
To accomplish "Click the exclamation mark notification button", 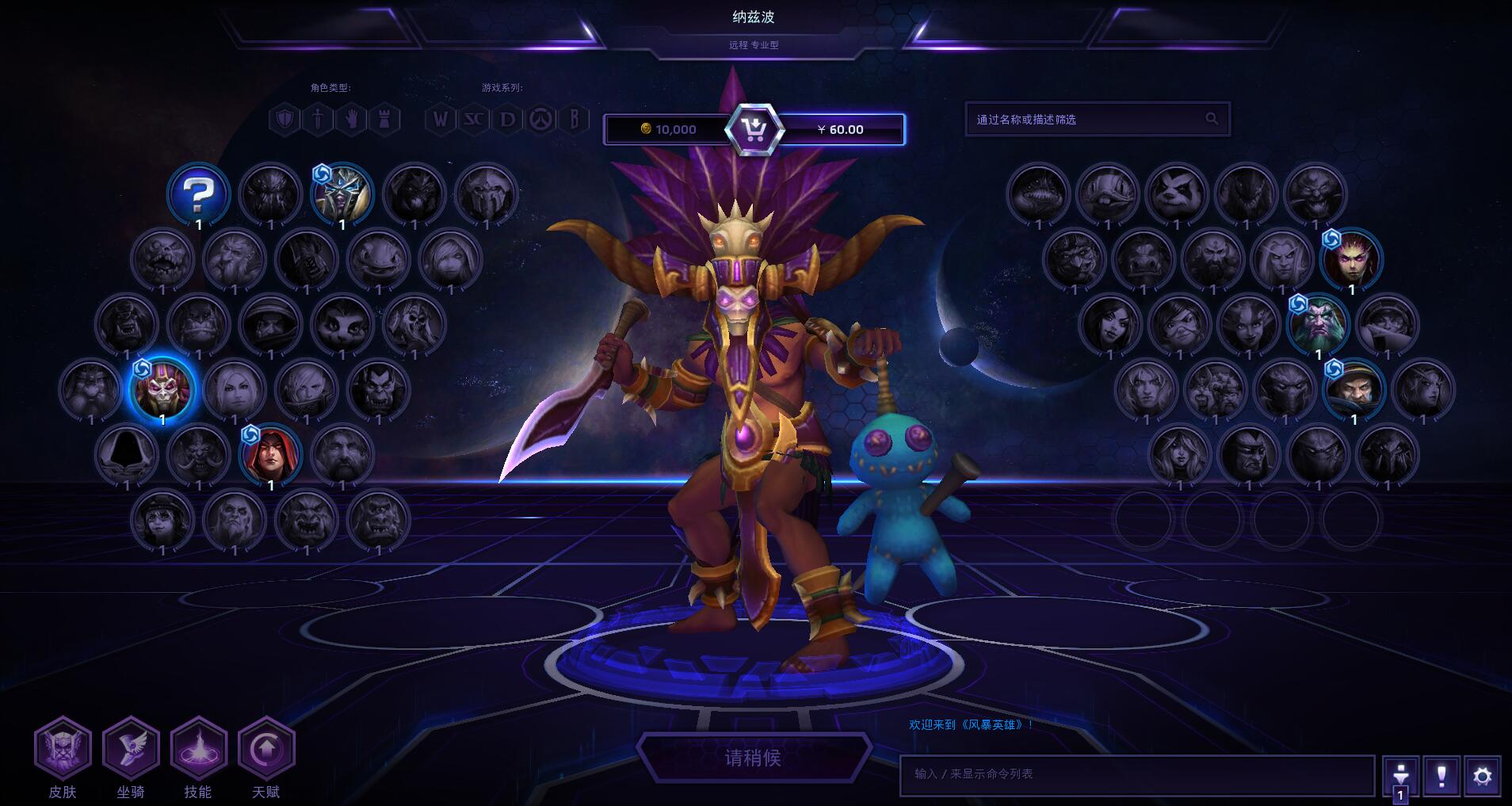I will point(1441,776).
